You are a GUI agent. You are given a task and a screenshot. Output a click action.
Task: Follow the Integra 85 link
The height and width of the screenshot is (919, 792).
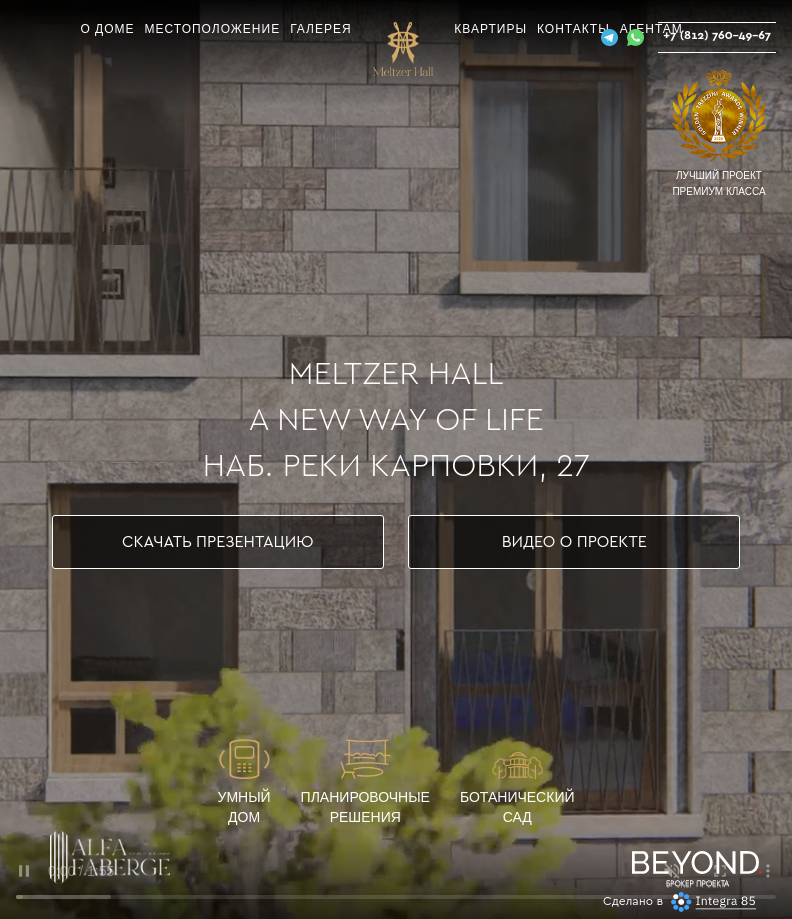725,901
